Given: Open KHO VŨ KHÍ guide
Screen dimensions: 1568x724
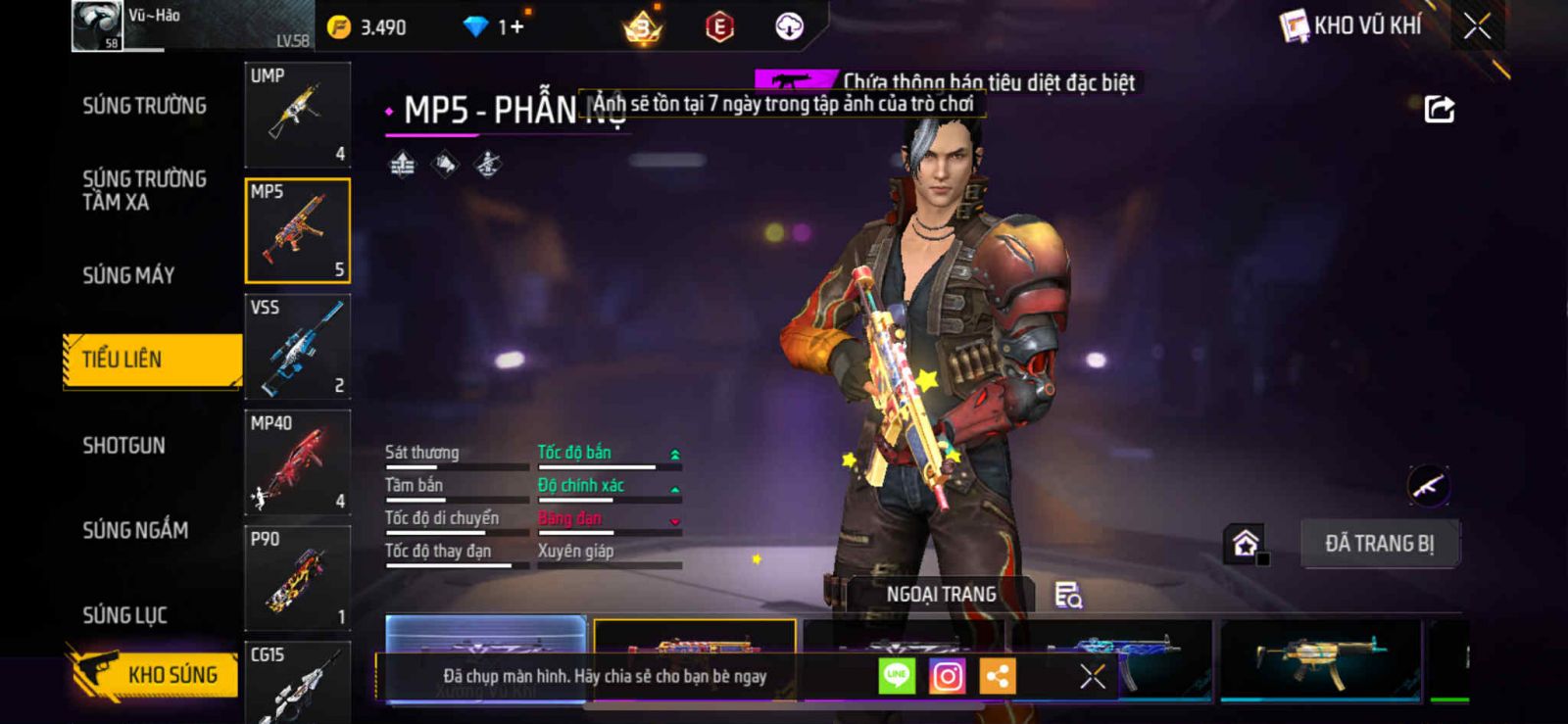Looking at the screenshot, I should 1351,25.
